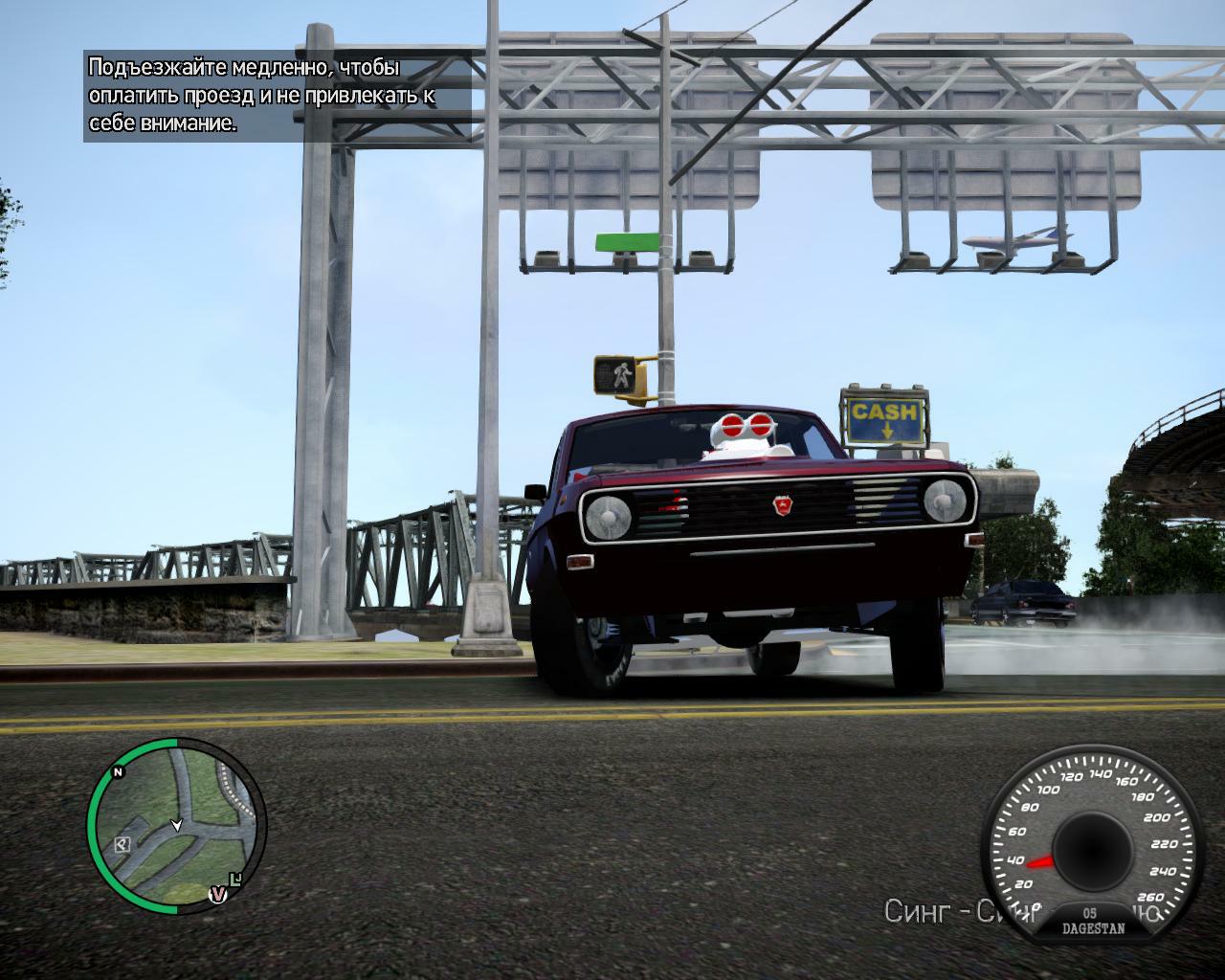This screenshot has width=1225, height=980.
Task: Select the square P marker on the minimap
Action: [122, 843]
